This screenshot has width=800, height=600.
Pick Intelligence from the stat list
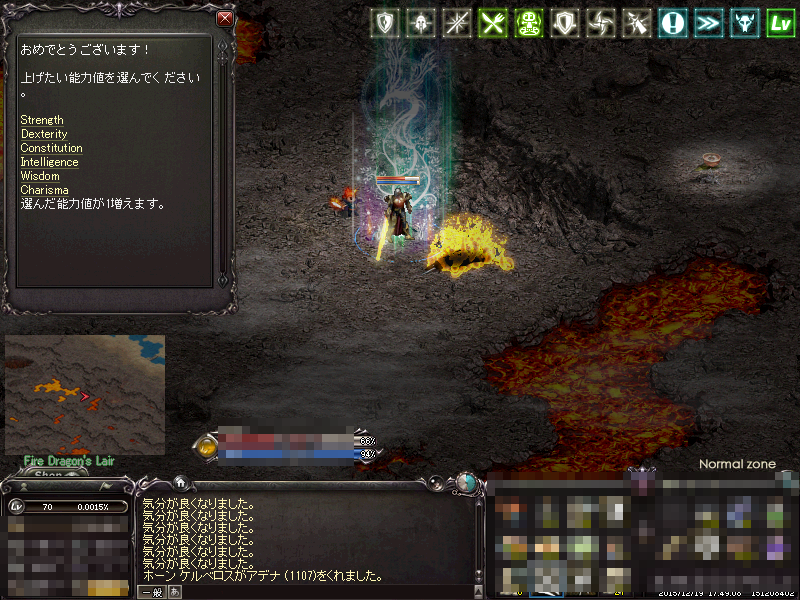click(x=49, y=162)
